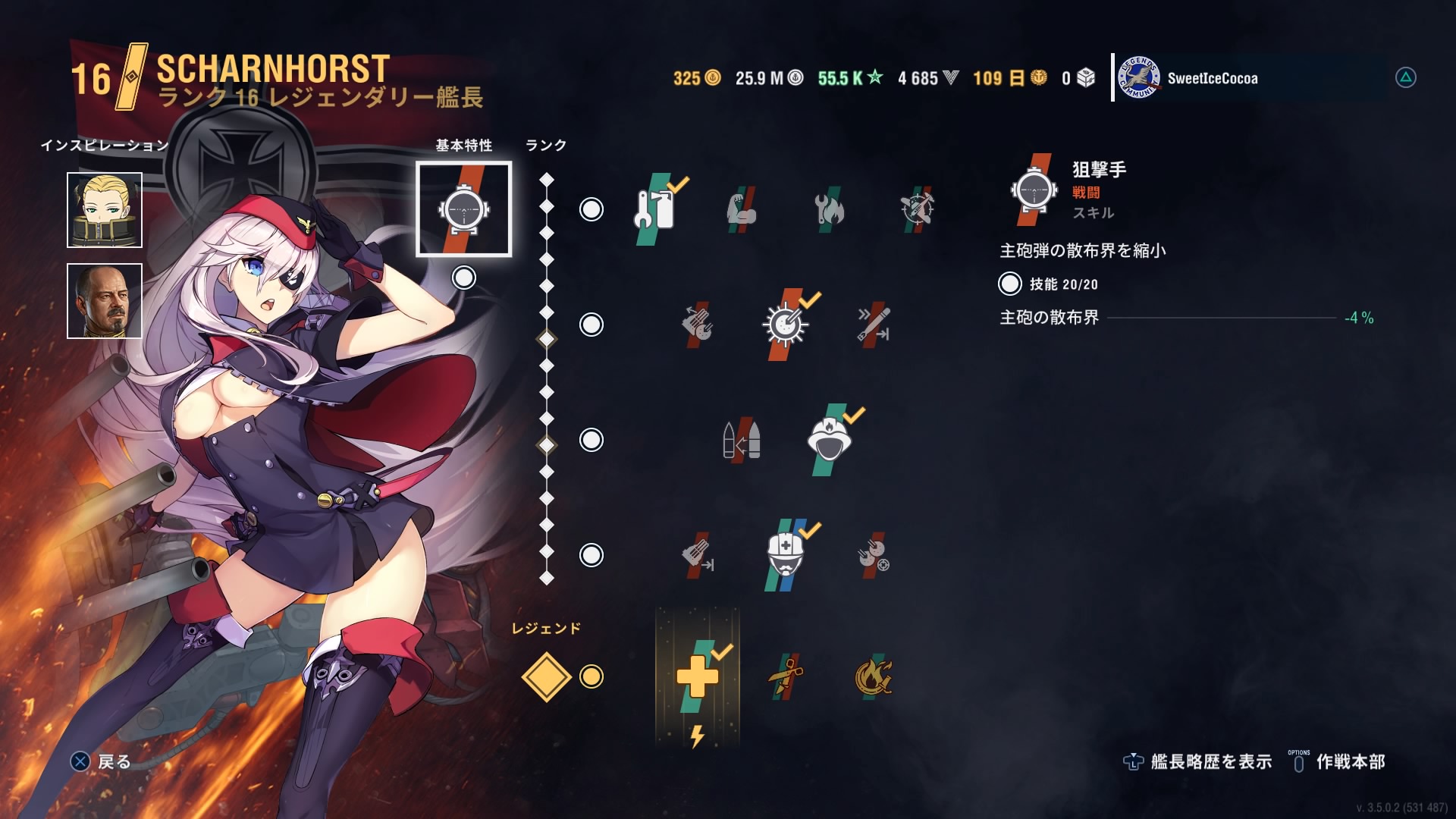
Task: Select the wrench and flame skill
Action: [829, 209]
